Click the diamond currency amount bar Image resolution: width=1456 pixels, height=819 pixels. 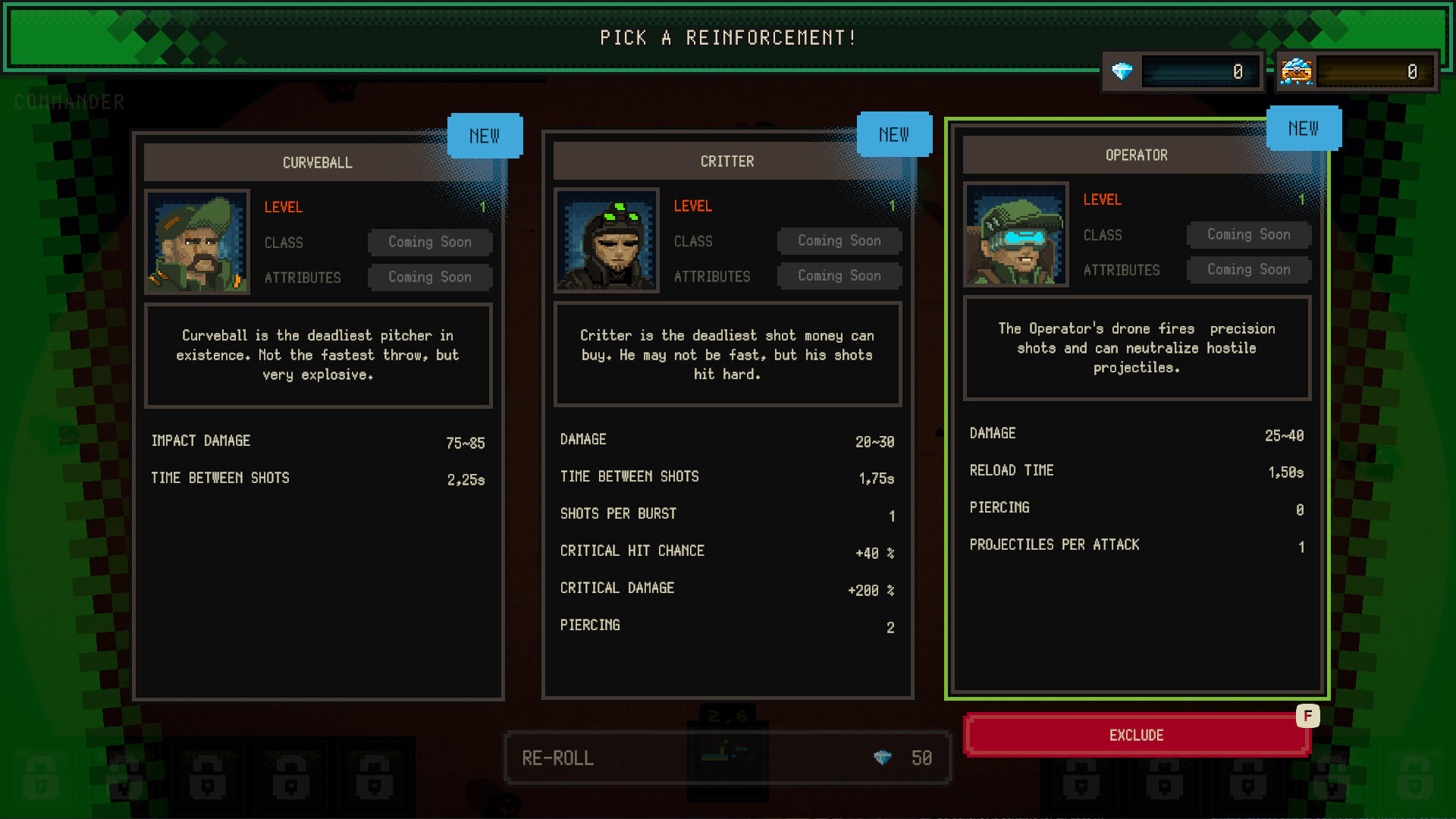[x=1202, y=71]
